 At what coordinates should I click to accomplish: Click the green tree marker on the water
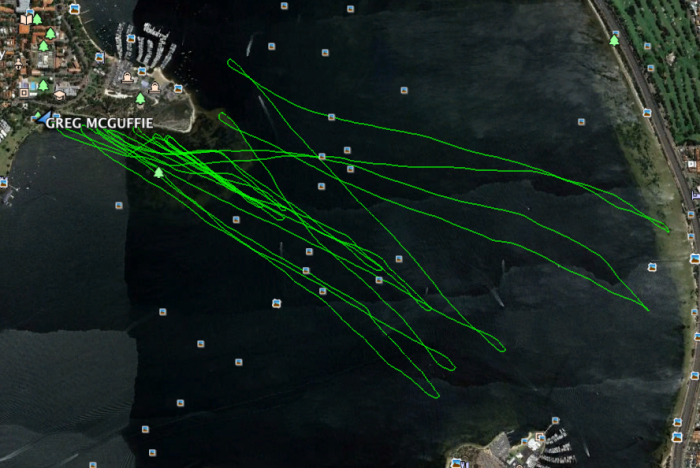[158, 172]
